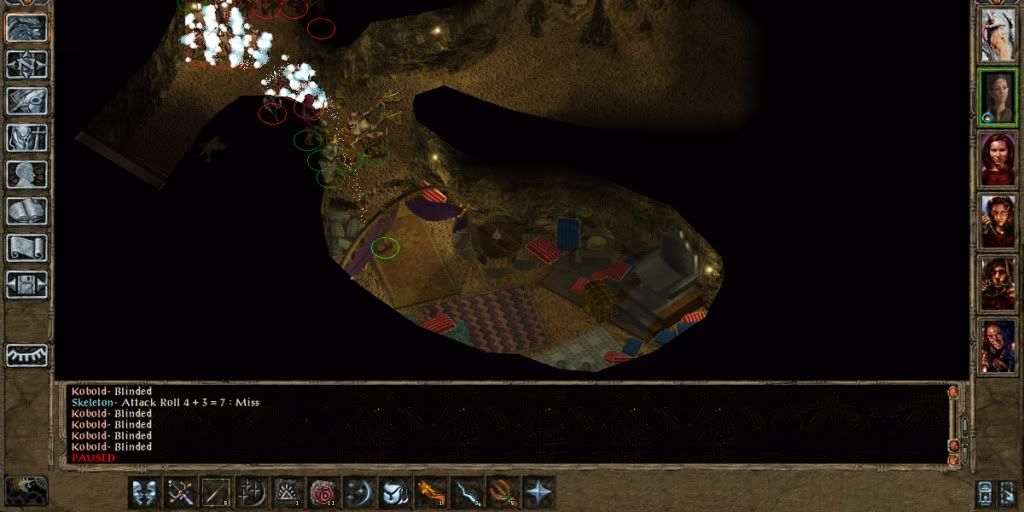Open the mage spellbook button
Image resolution: width=1024 pixels, height=512 pixels.
pyautogui.click(x=27, y=212)
